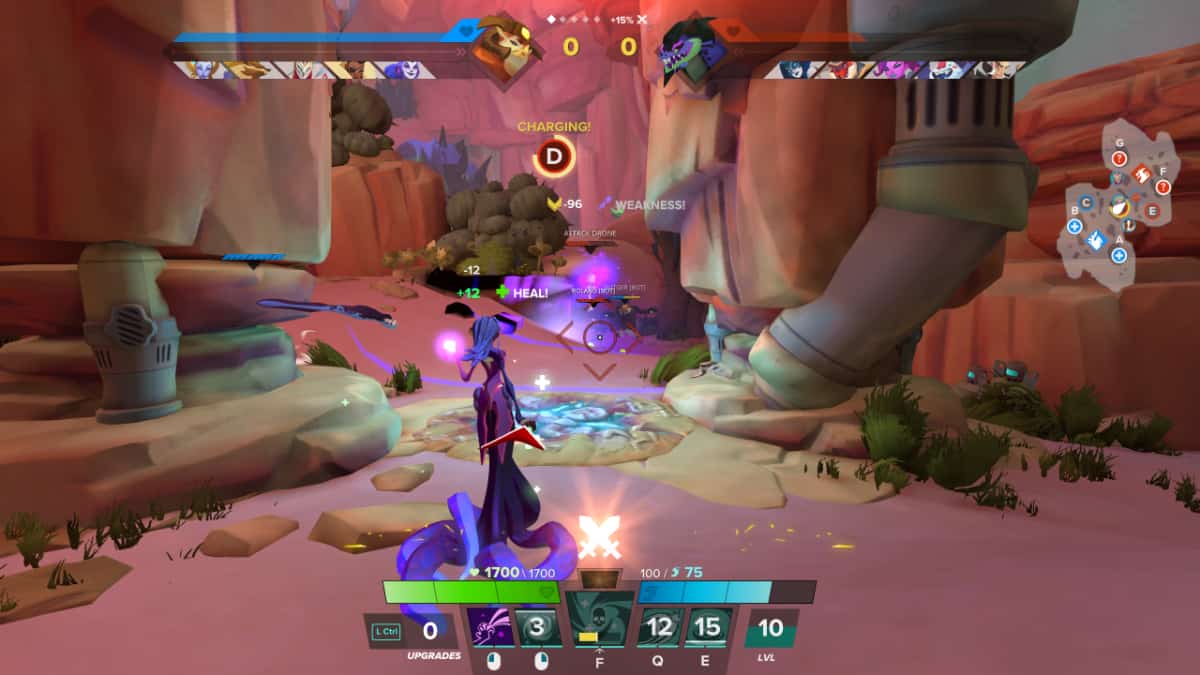Click the charging D point indicator
Image resolution: width=1200 pixels, height=675 pixels.
(554, 156)
